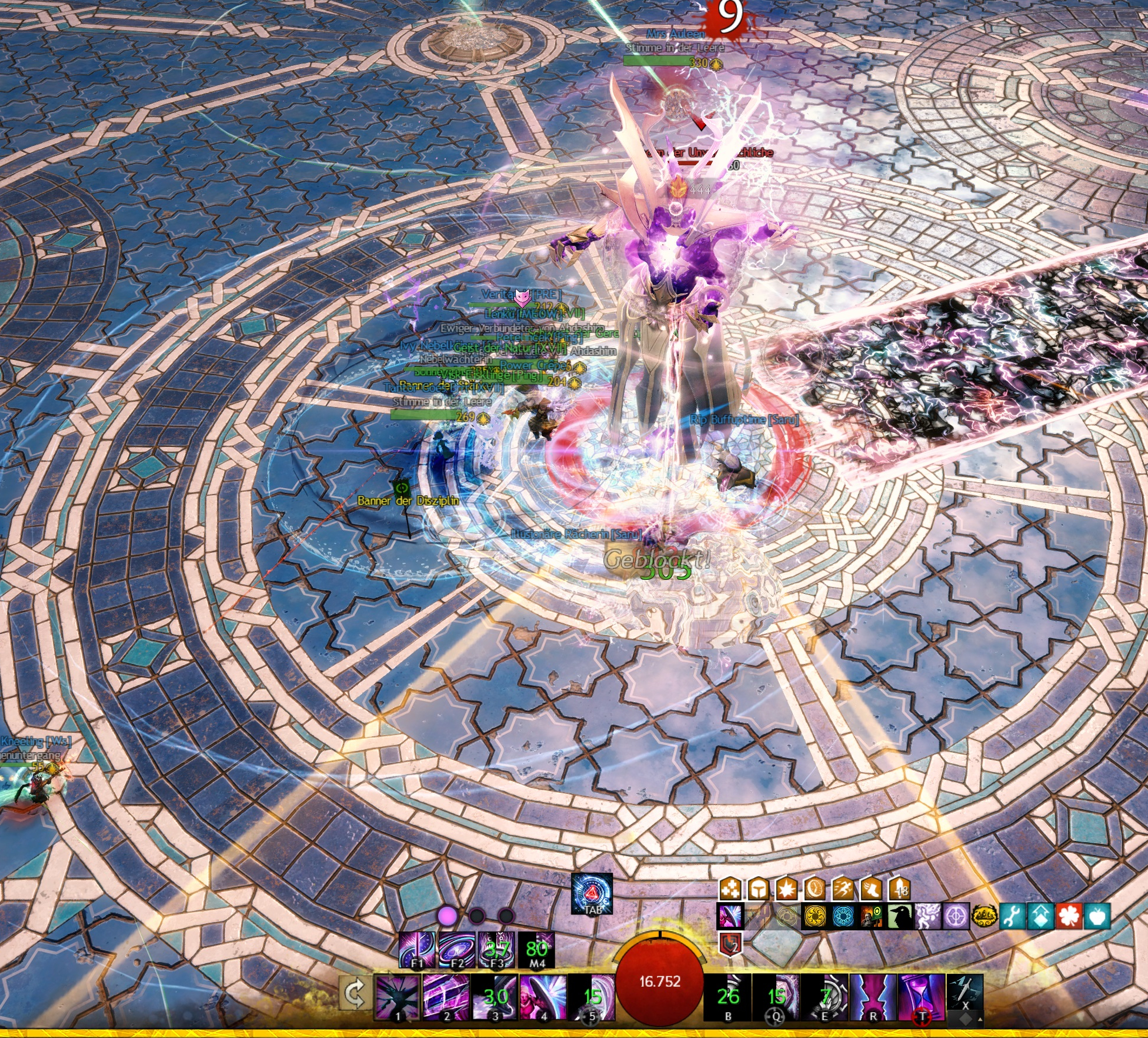Select the raven silhouette effect icon
The width and height of the screenshot is (1148, 1038).
tap(899, 917)
